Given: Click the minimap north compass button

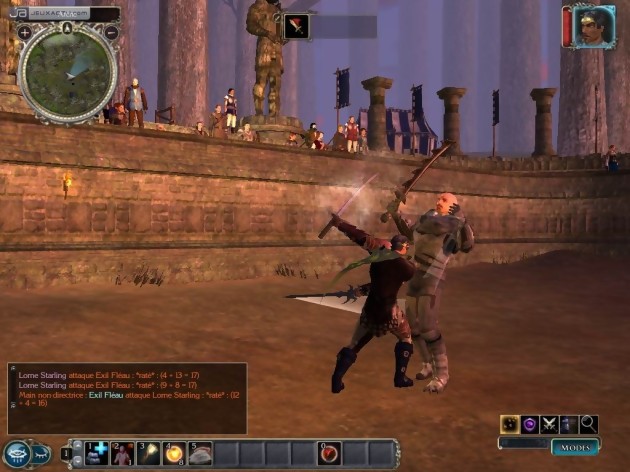Looking at the screenshot, I should pos(68,27).
